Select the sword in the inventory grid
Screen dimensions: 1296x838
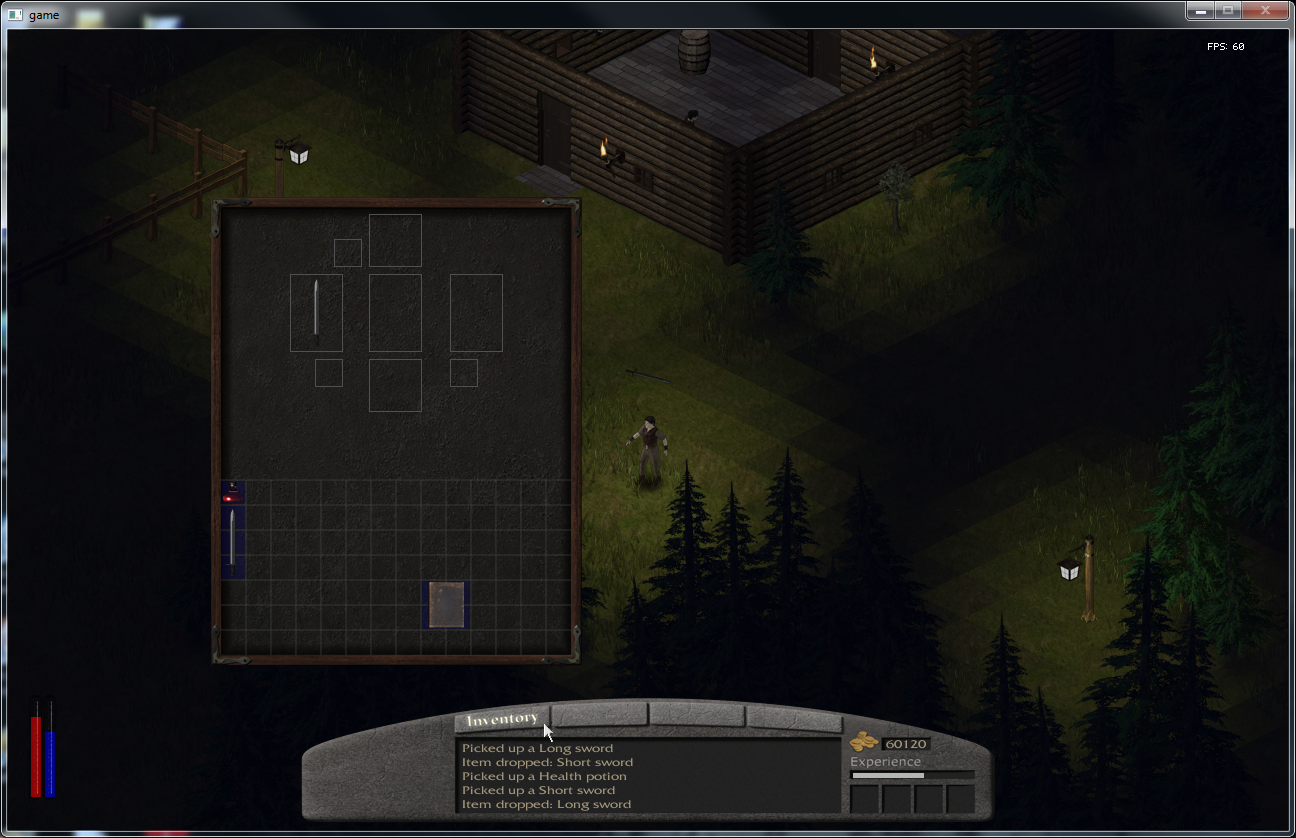click(233, 542)
